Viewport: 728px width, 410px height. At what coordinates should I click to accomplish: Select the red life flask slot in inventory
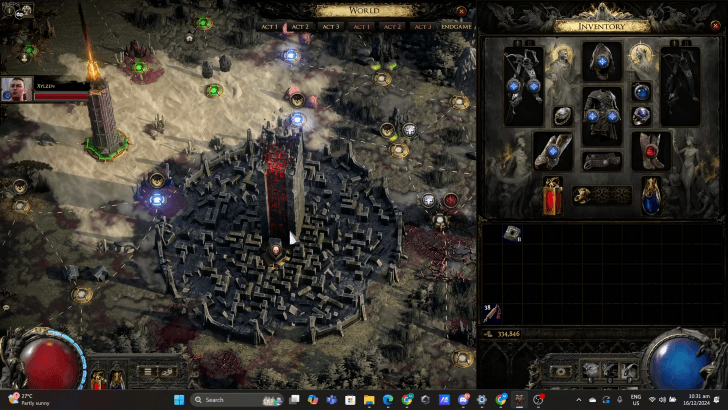[553, 194]
